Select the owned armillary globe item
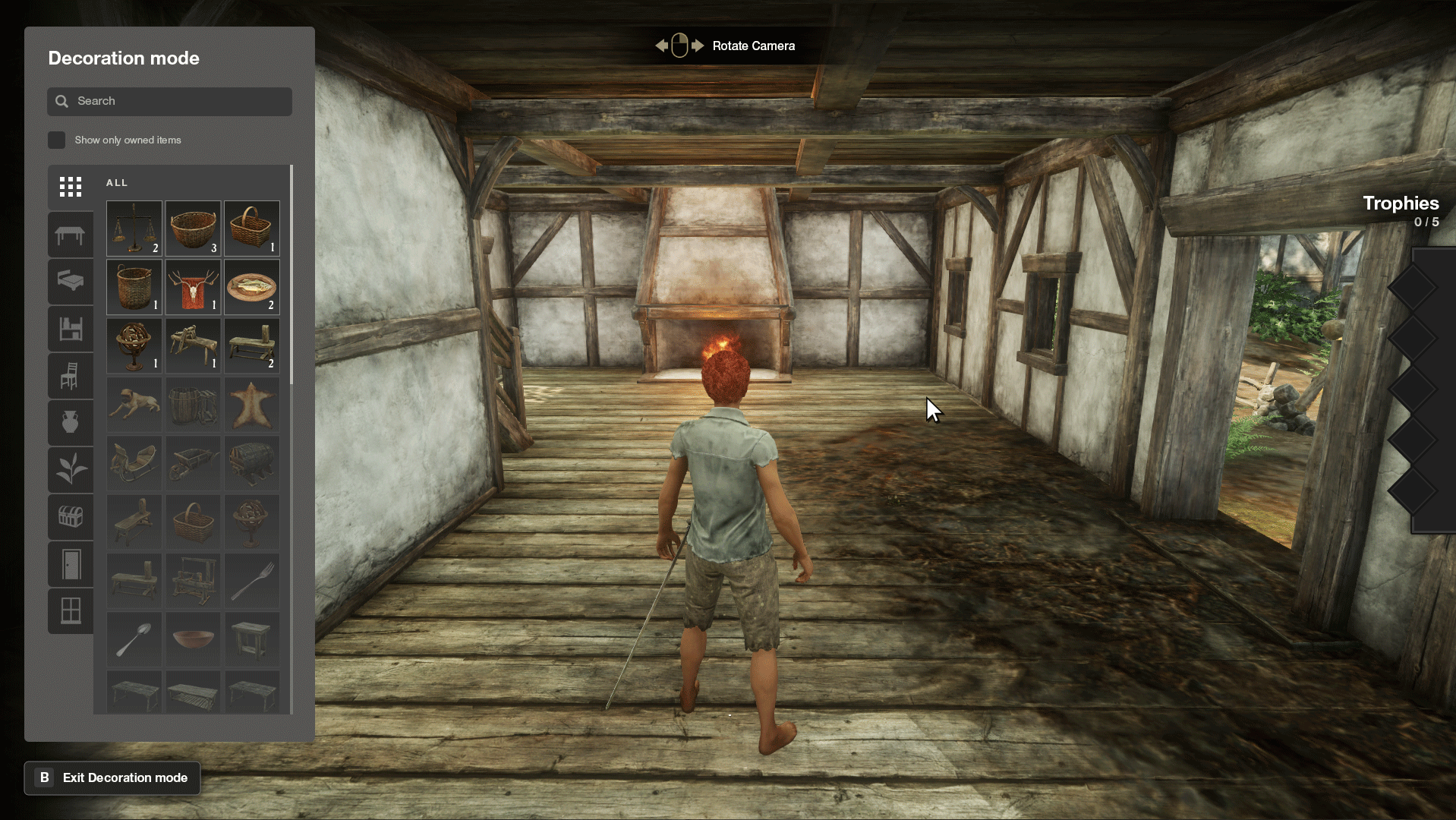Viewport: 1456px width, 820px height. point(134,345)
